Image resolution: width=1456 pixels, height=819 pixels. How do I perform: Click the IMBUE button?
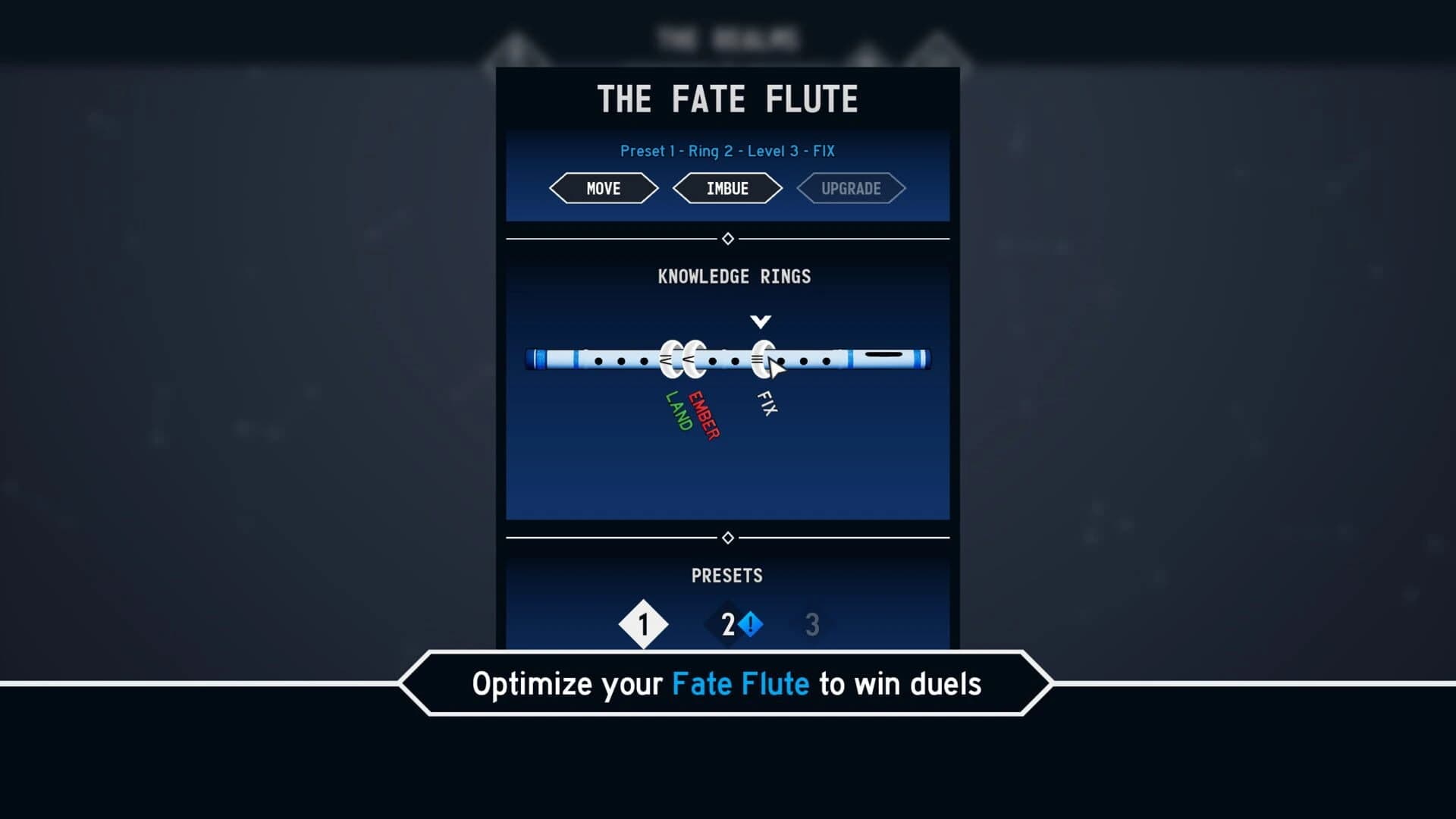727,188
